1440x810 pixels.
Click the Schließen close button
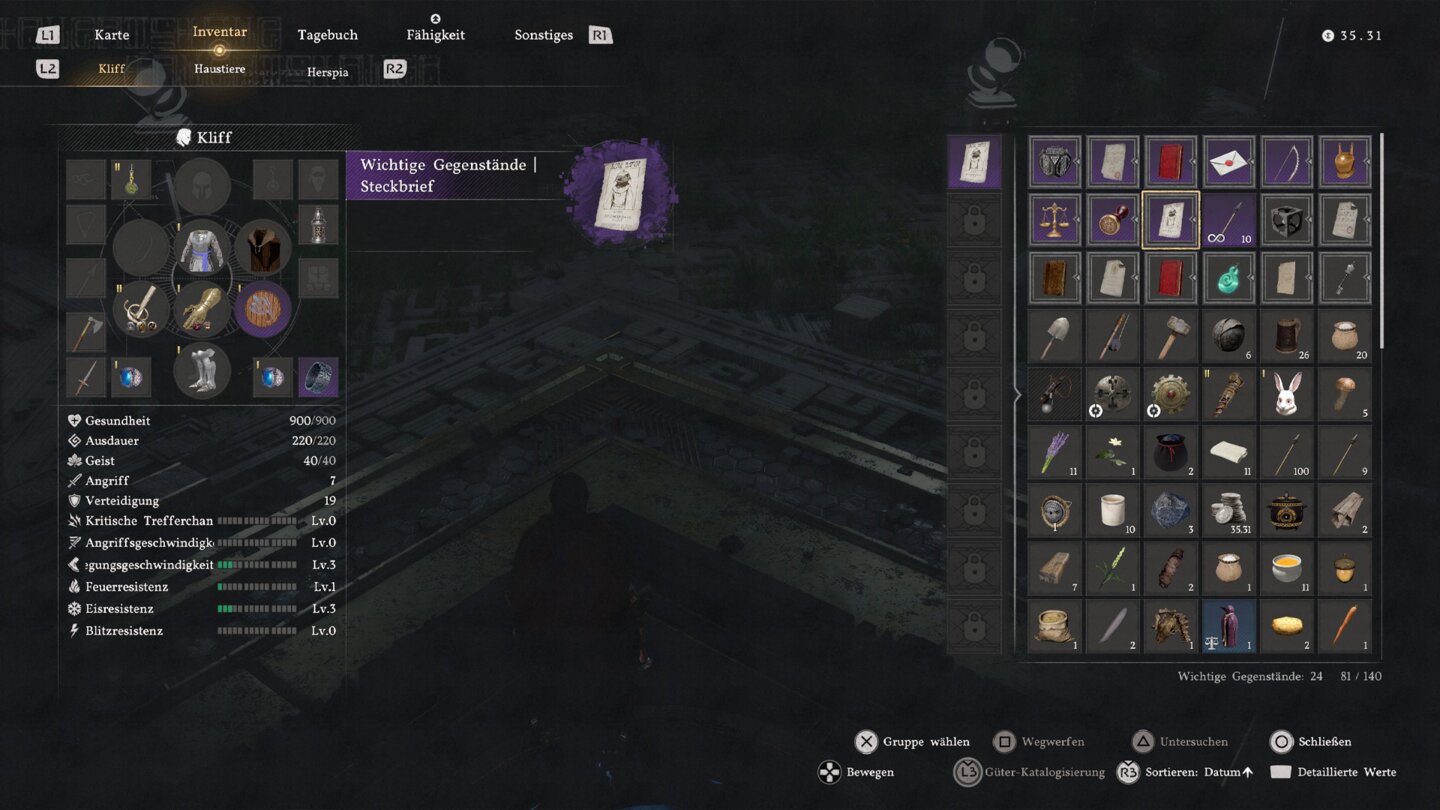1310,742
